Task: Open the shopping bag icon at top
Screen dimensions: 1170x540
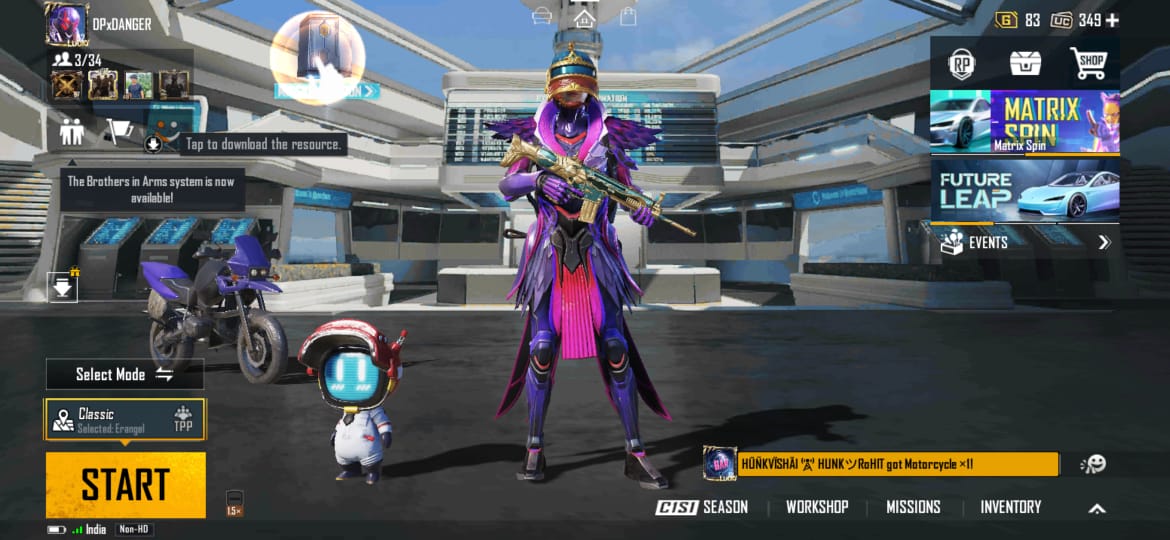Action: [x=628, y=17]
